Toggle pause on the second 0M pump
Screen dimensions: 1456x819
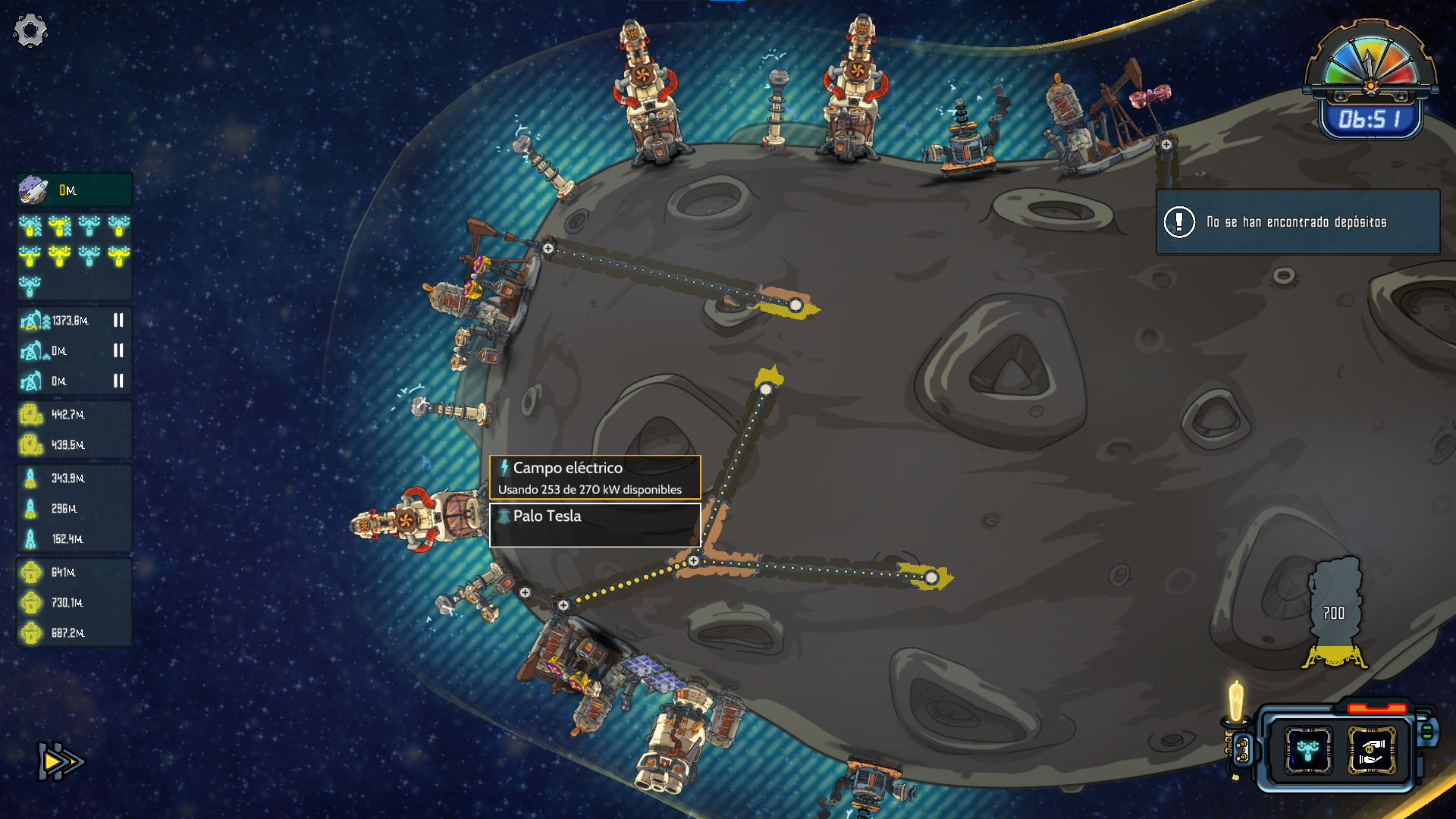coord(118,351)
